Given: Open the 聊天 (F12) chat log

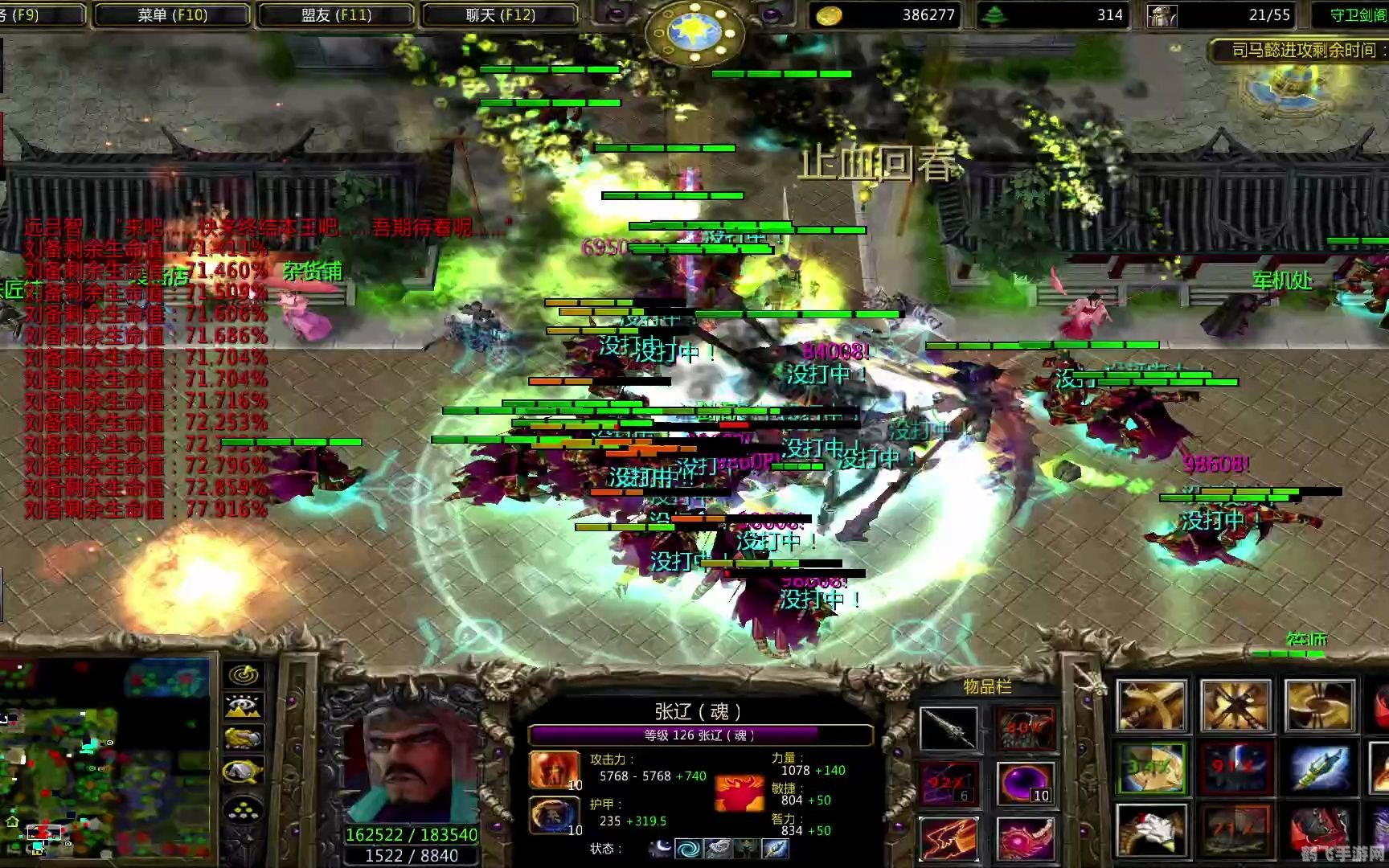Looking at the screenshot, I should pyautogui.click(x=500, y=14).
